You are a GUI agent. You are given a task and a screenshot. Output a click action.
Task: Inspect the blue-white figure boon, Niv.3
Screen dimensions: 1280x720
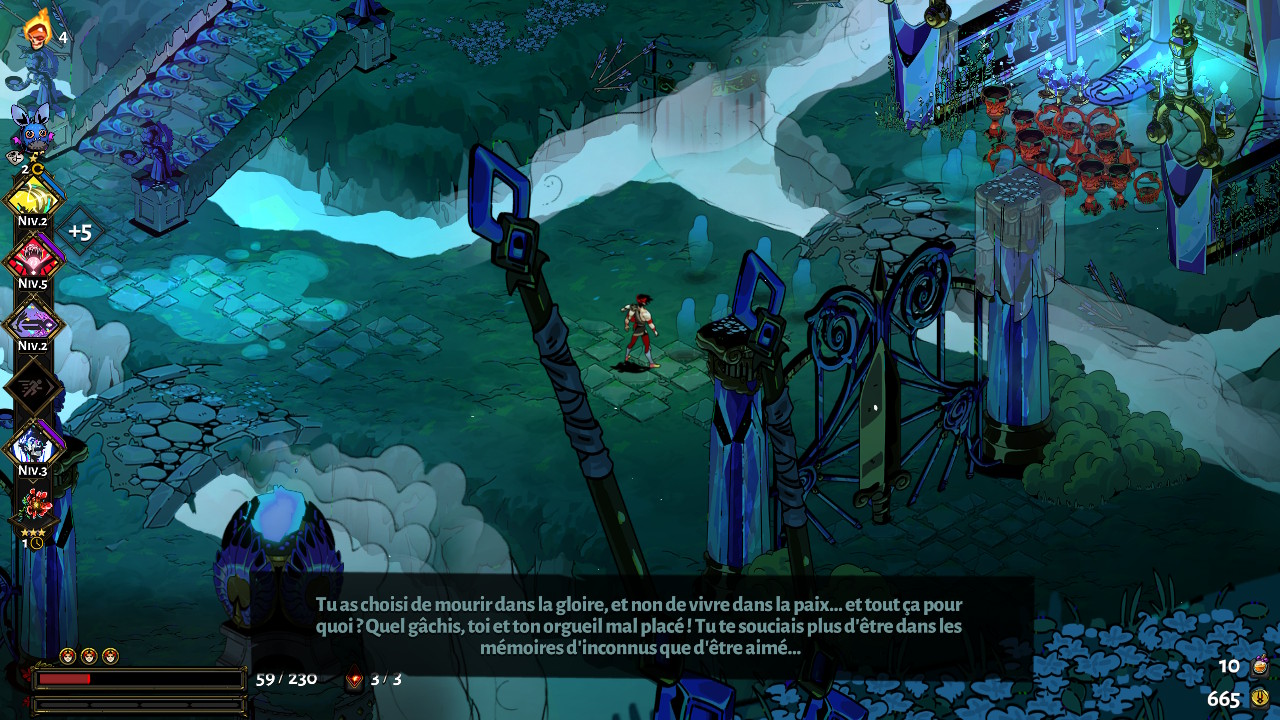[x=34, y=446]
